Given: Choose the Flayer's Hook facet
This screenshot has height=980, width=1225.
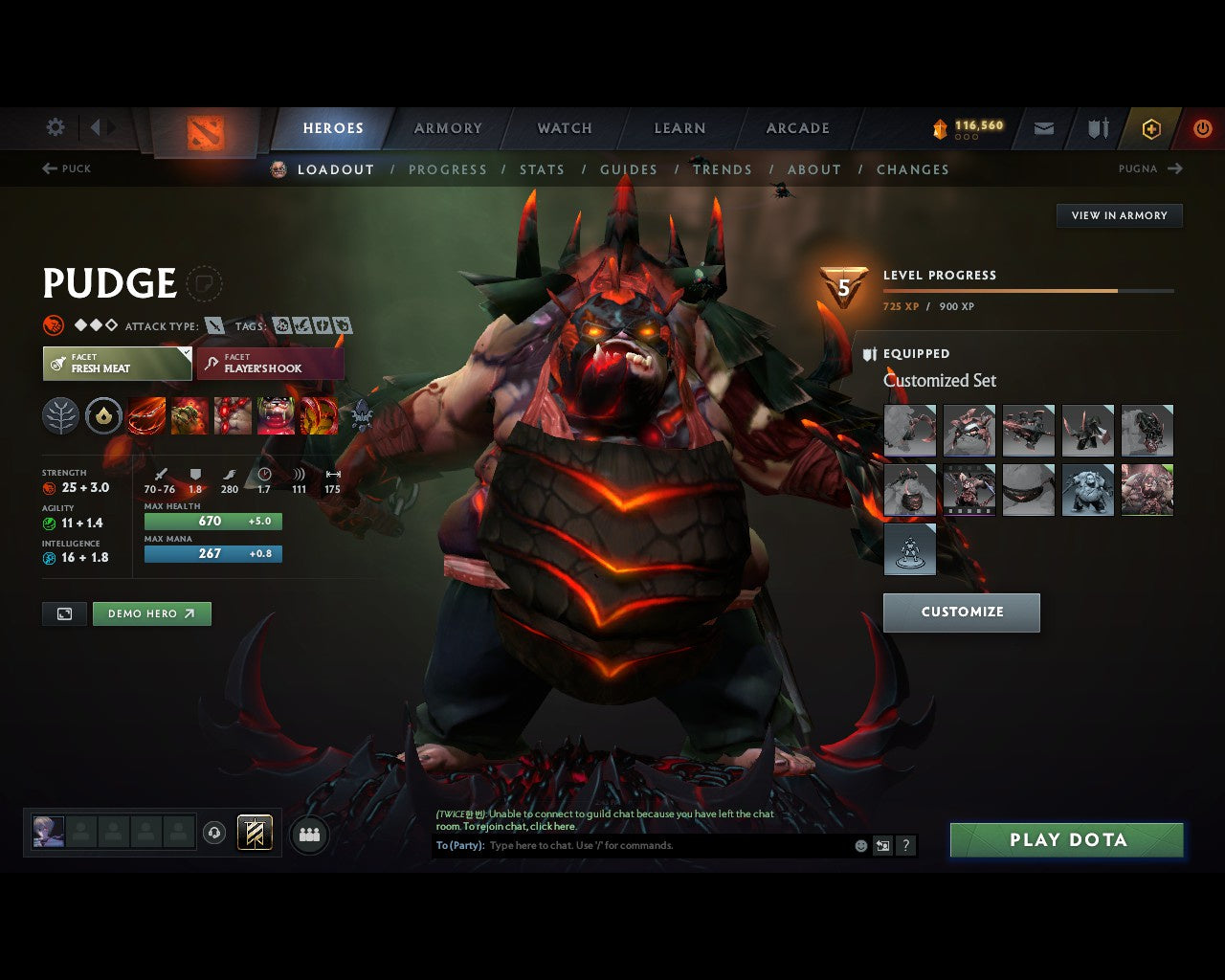Looking at the screenshot, I should [x=270, y=364].
